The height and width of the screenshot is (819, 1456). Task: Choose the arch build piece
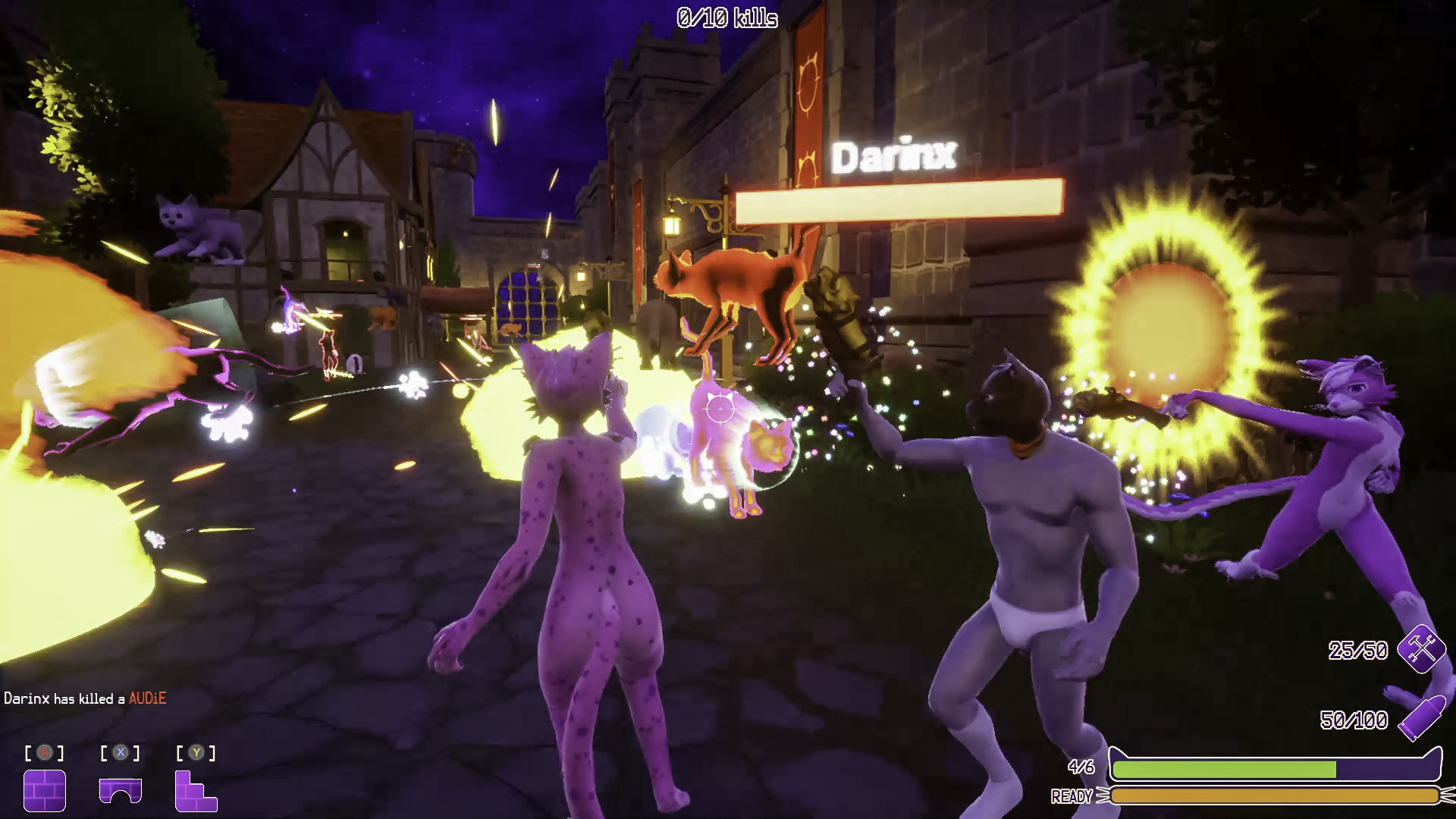coord(121,790)
